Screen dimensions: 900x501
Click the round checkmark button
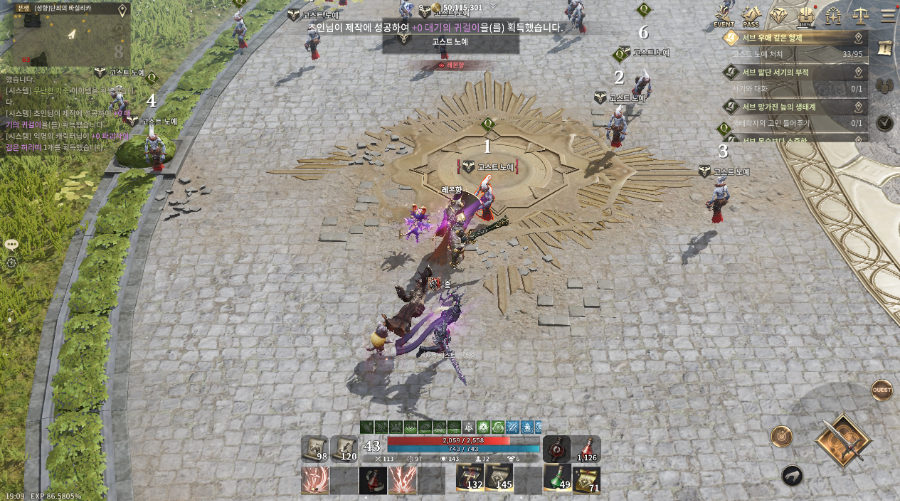884,123
